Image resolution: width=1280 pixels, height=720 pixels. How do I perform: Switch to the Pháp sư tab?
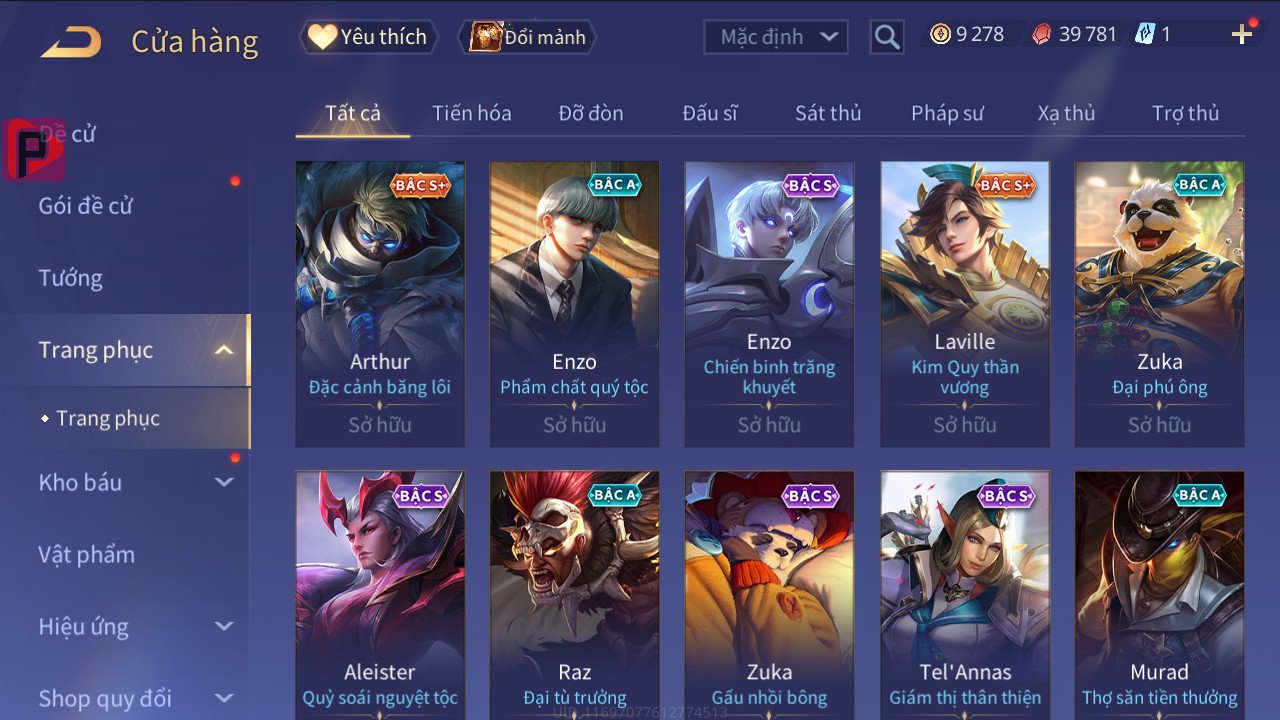947,113
